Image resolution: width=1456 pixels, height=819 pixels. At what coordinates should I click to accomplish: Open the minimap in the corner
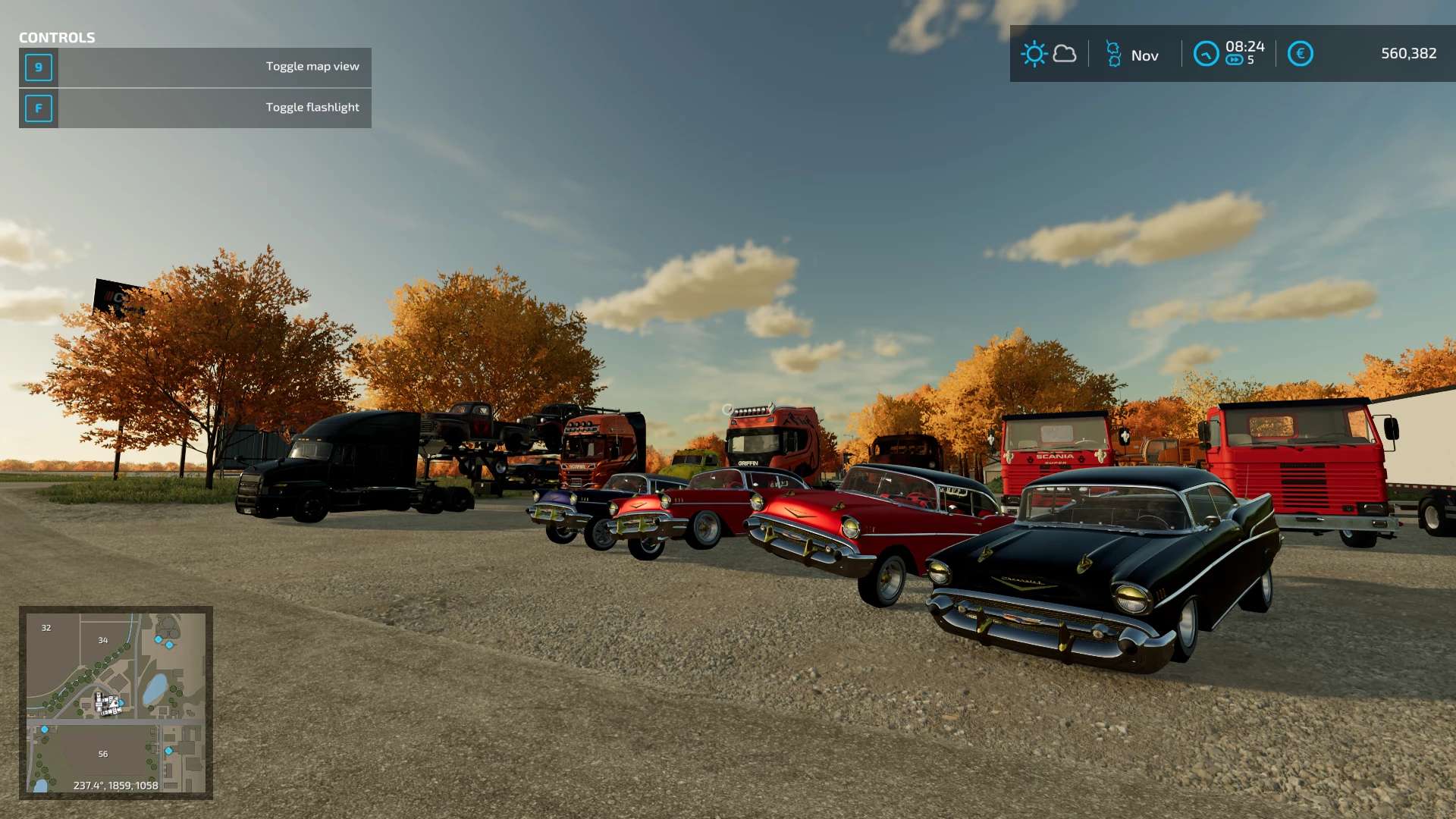click(115, 702)
